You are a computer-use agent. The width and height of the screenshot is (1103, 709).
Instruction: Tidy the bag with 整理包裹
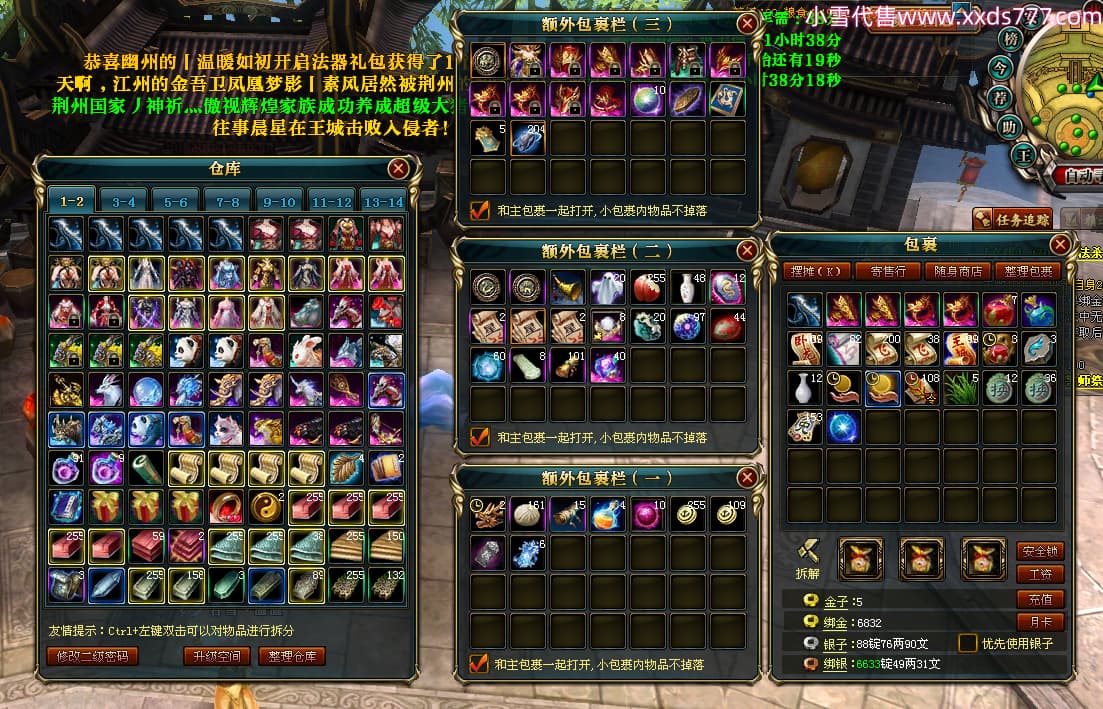tap(1030, 271)
